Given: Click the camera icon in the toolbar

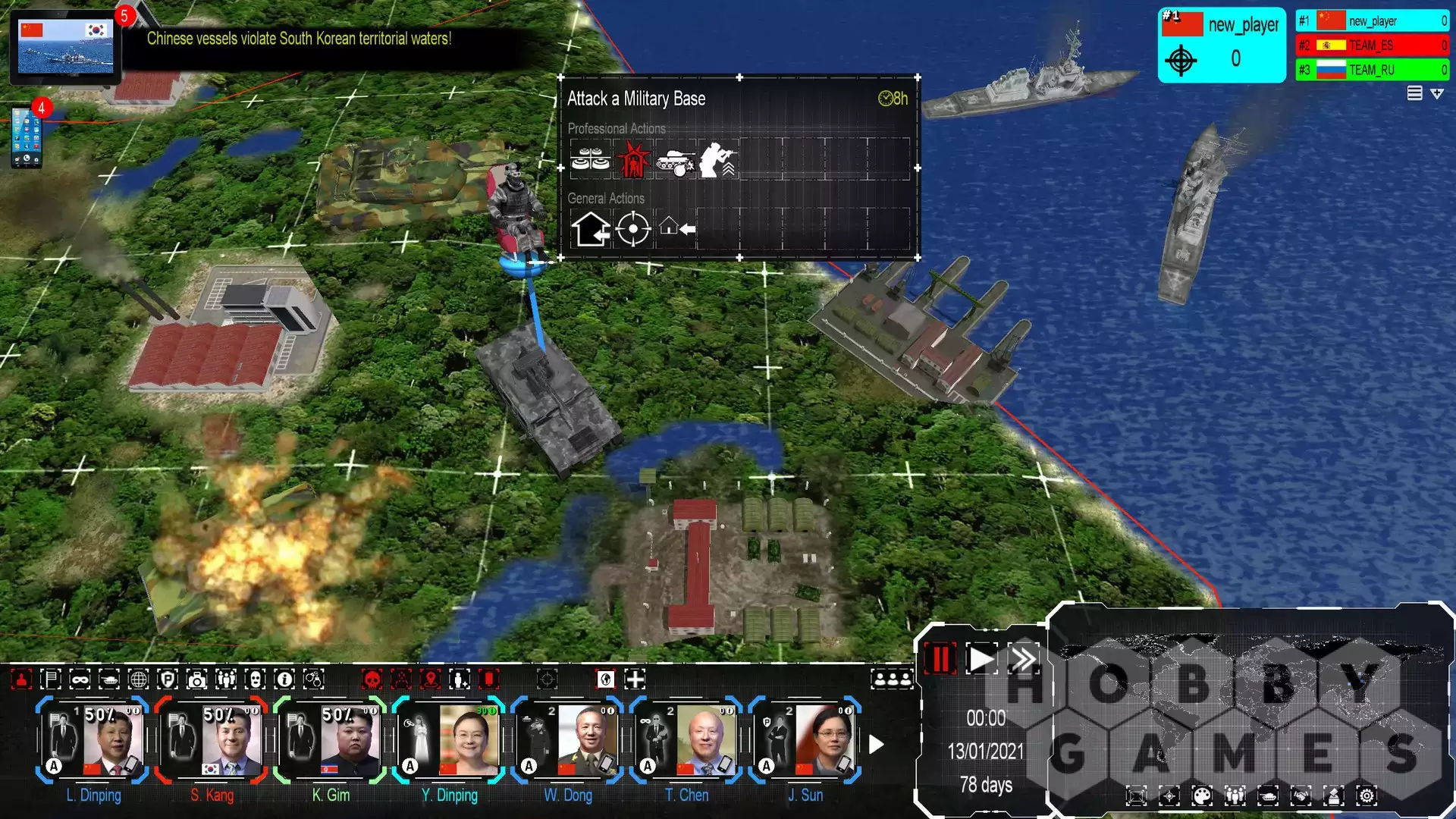Looking at the screenshot, I should click(196, 679).
